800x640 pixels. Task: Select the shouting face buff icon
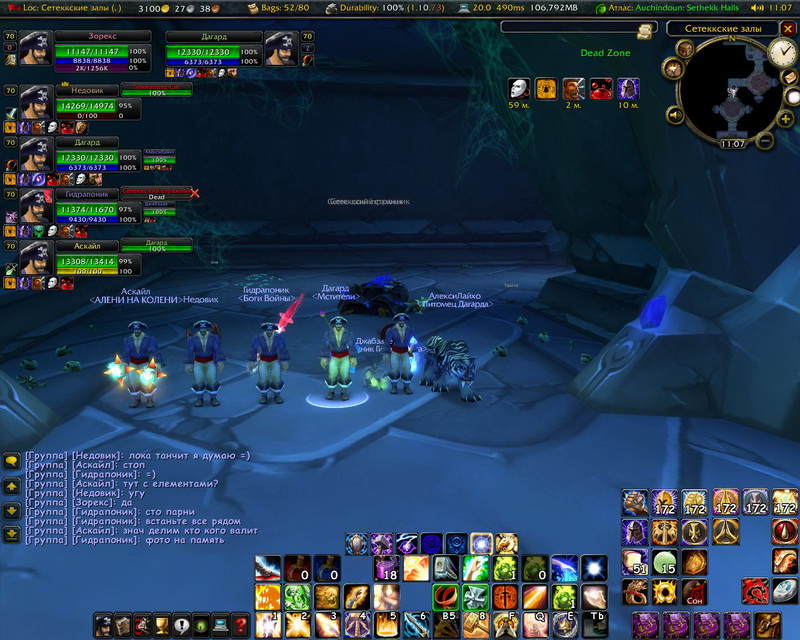pos(573,89)
